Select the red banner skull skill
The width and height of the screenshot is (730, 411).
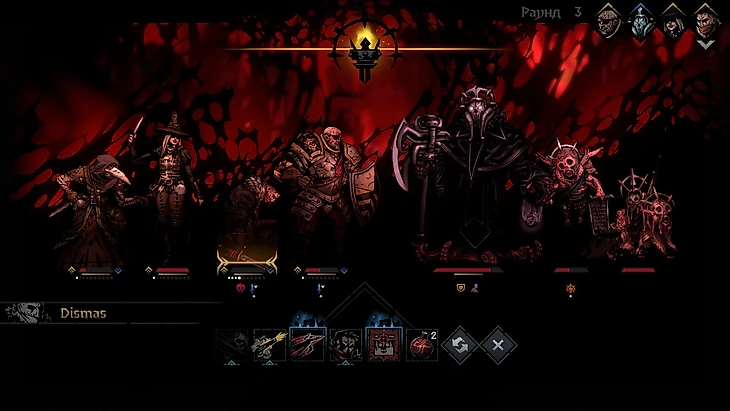[x=383, y=345]
